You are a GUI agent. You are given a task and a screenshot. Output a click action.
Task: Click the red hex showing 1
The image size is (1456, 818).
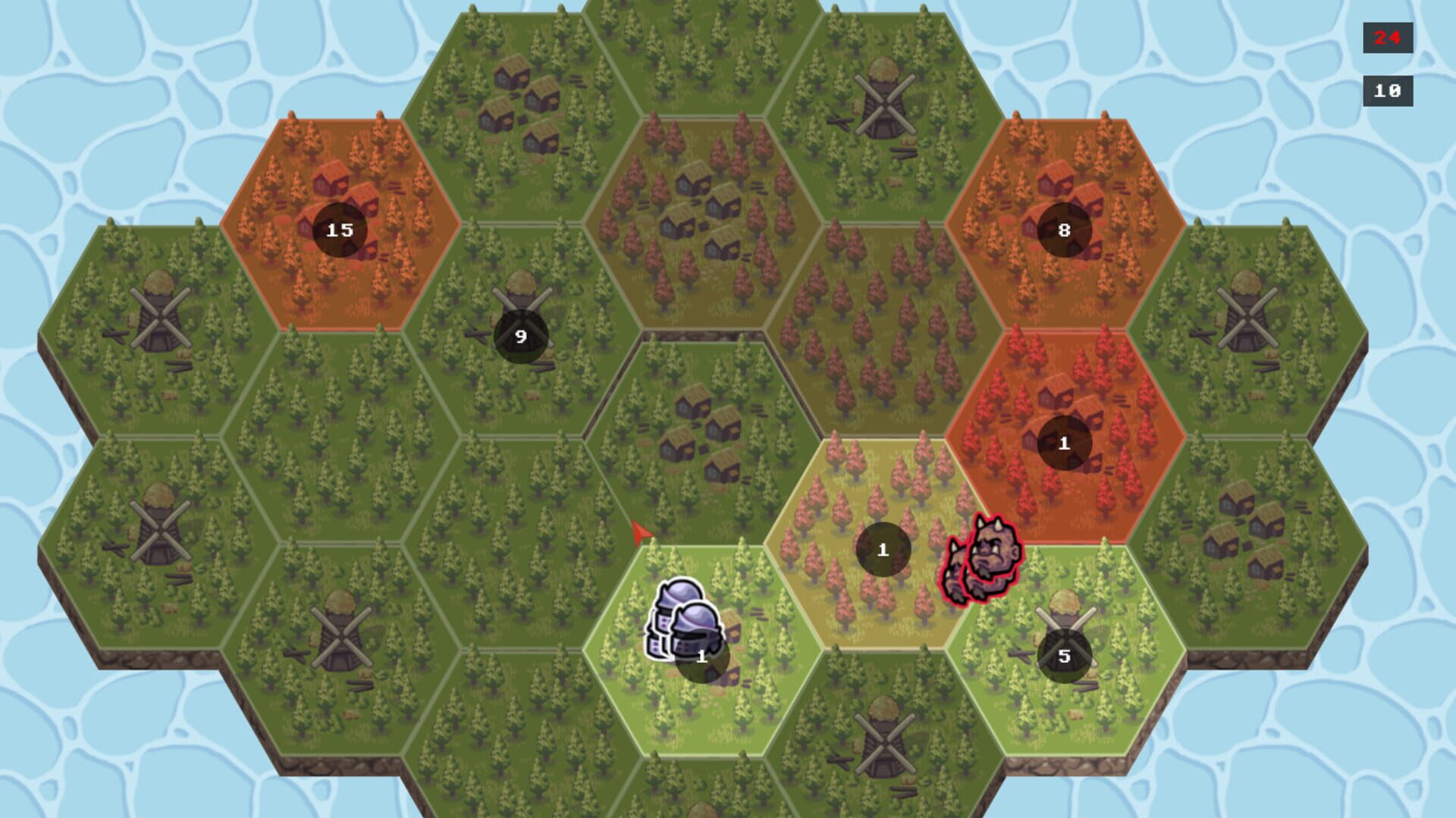[1063, 443]
